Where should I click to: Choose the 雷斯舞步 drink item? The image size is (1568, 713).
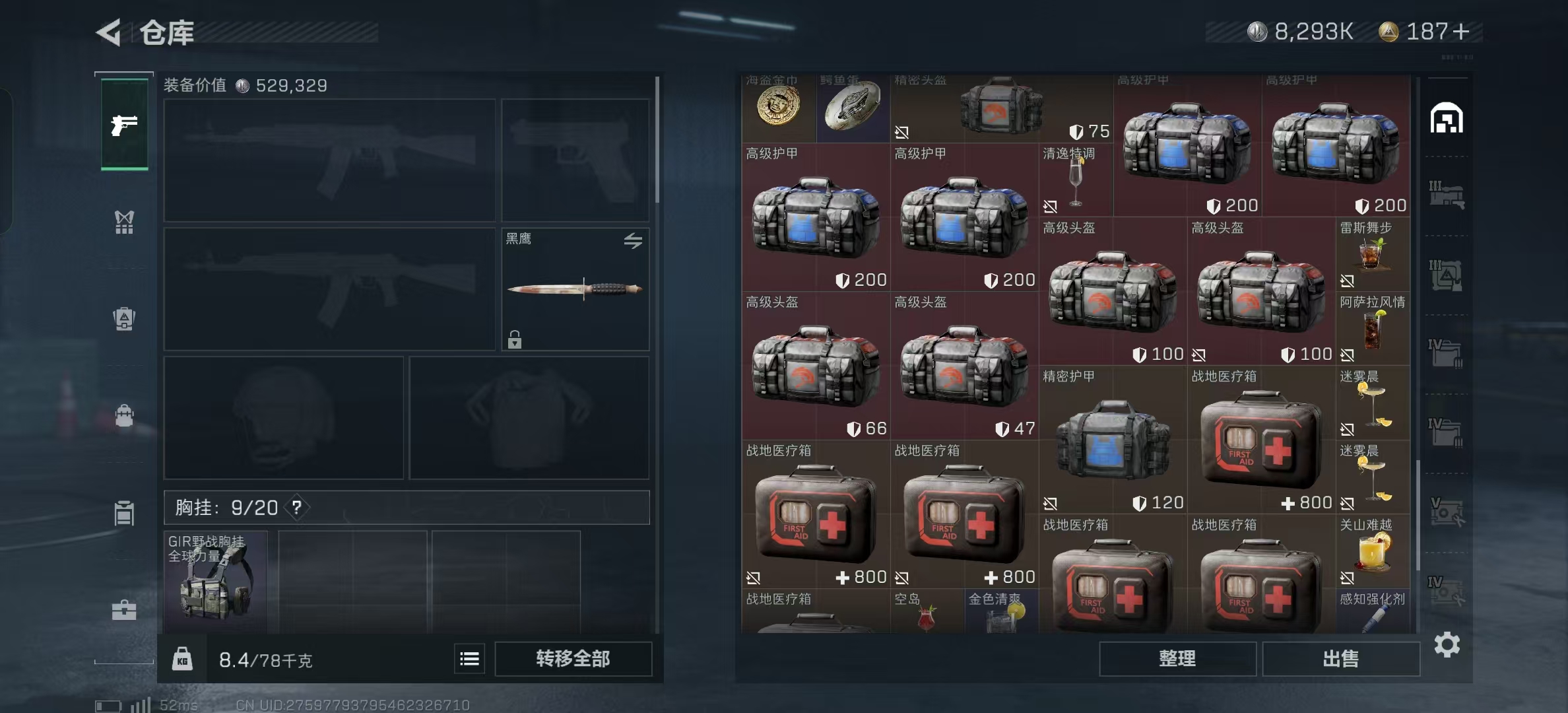1372,255
